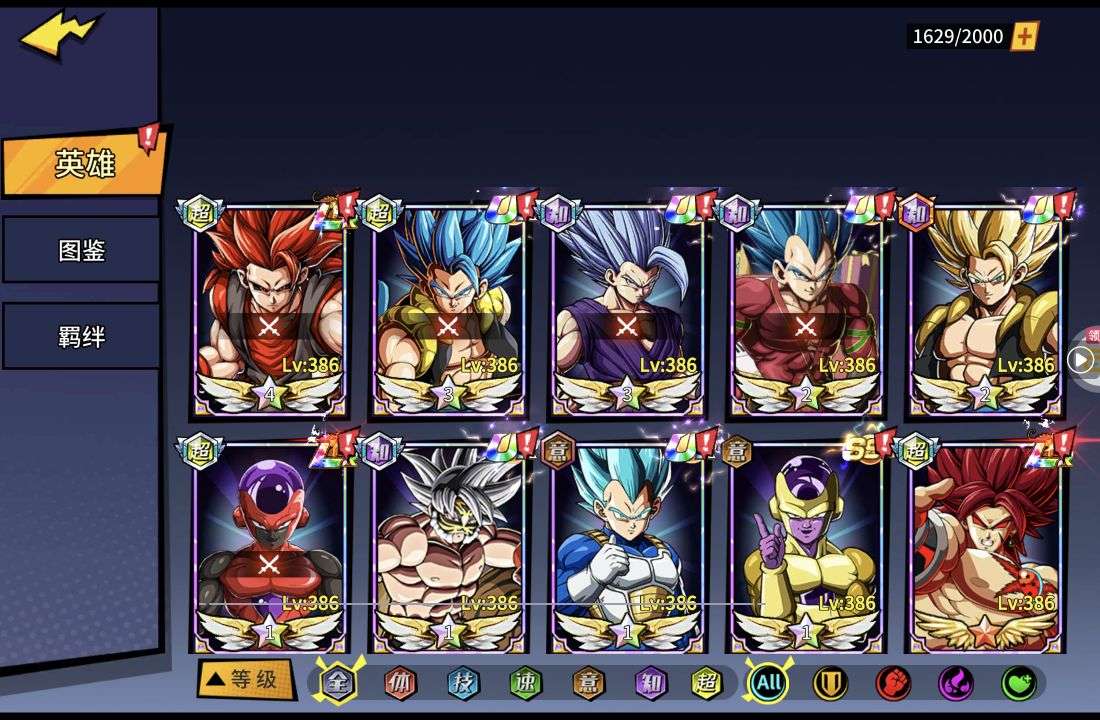1100x720 pixels.
Task: Filter heroes by 意 type
Action: [x=588, y=683]
